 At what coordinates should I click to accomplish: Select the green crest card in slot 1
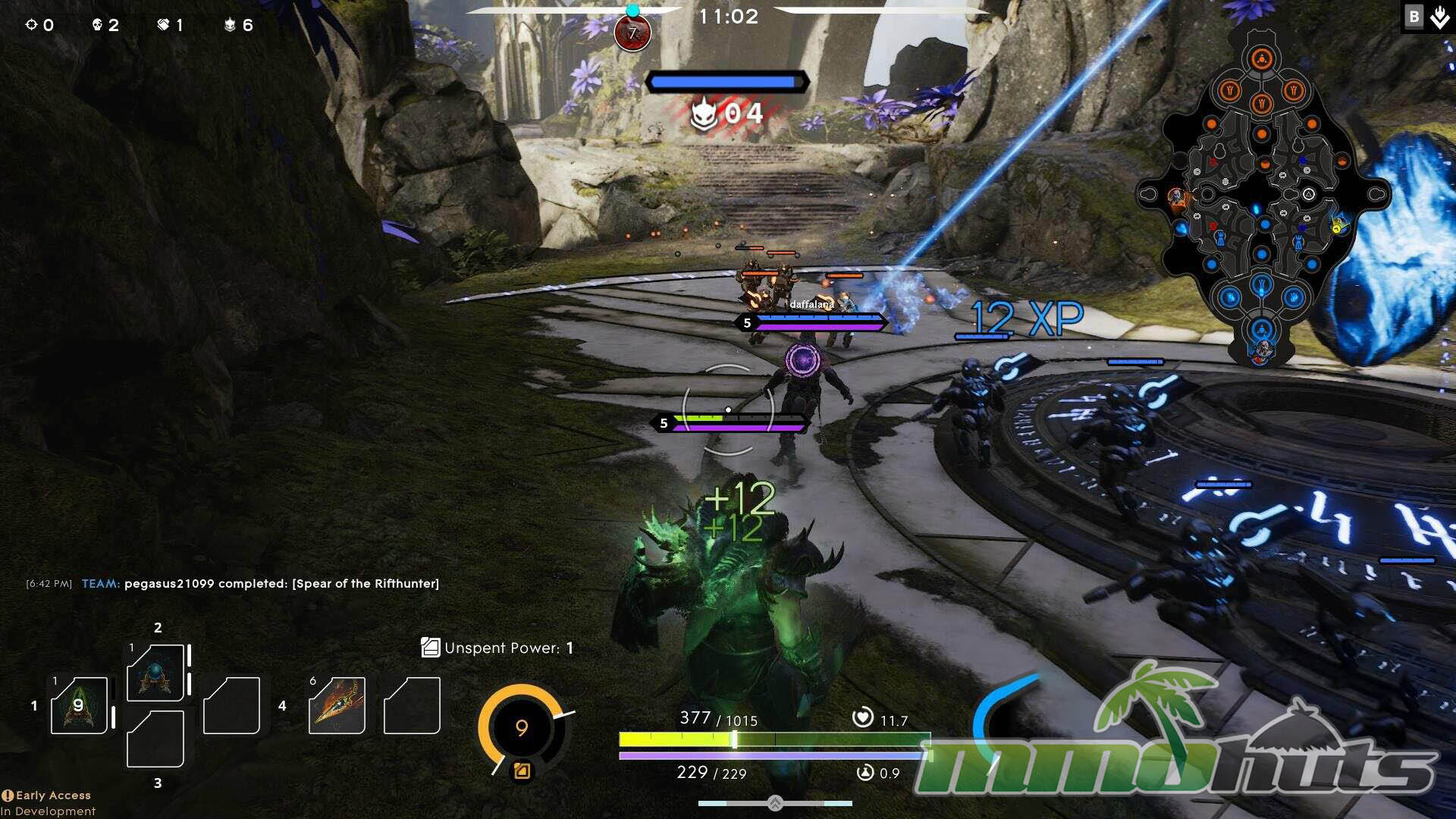coord(79,705)
